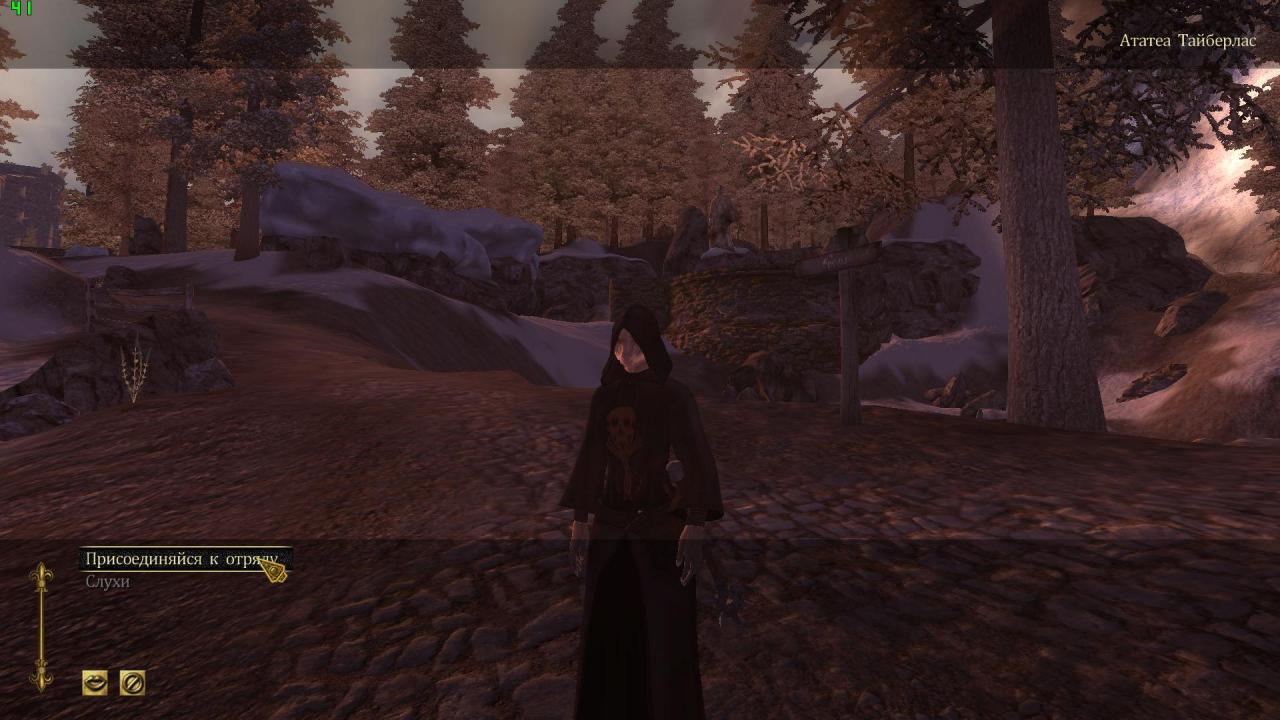
Task: Click the NPC name "Ататеа Тайберлас"
Action: click(x=1186, y=42)
